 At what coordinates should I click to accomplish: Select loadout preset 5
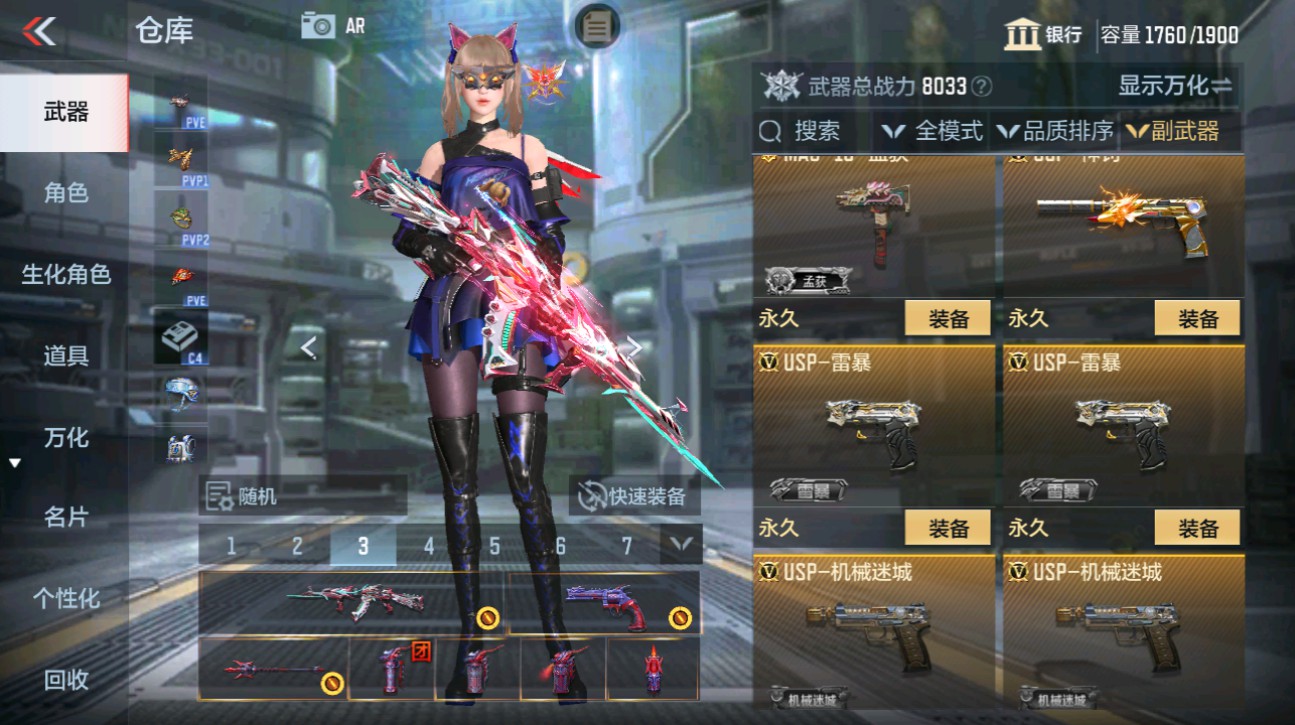point(496,545)
